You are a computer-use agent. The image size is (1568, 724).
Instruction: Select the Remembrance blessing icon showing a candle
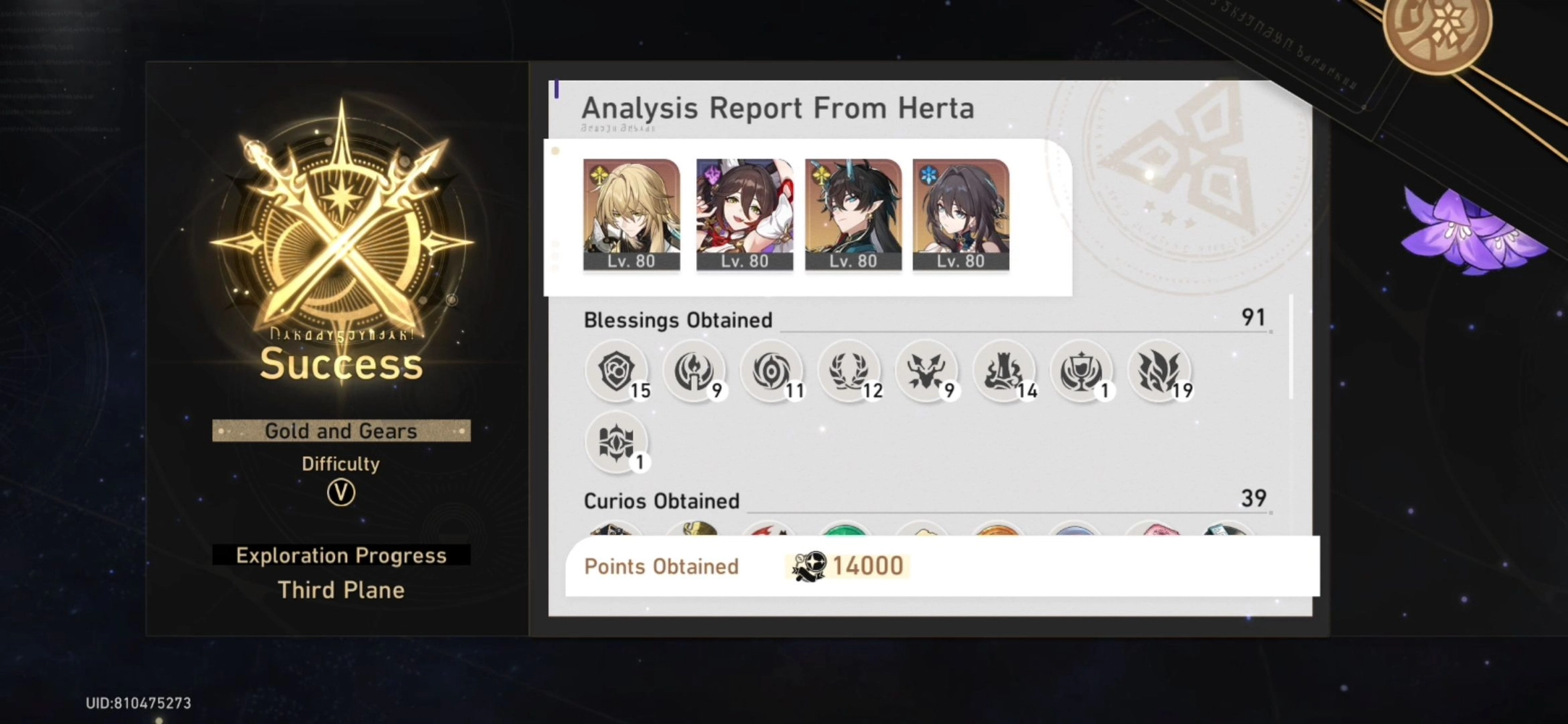pyautogui.click(x=695, y=371)
